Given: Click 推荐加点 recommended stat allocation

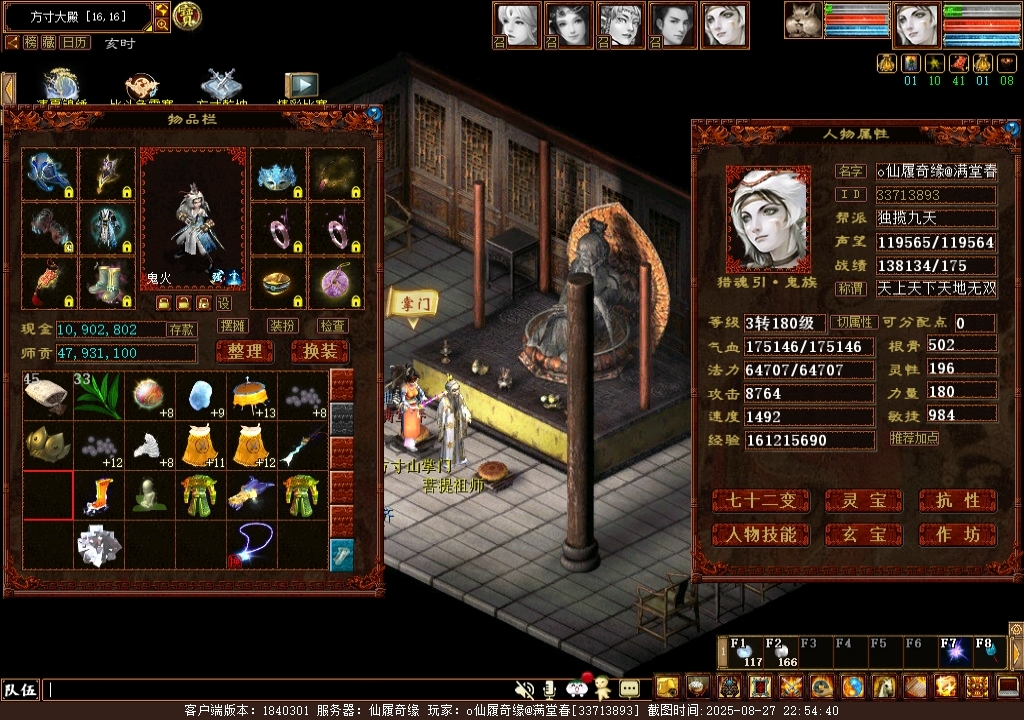Looking at the screenshot, I should (914, 438).
